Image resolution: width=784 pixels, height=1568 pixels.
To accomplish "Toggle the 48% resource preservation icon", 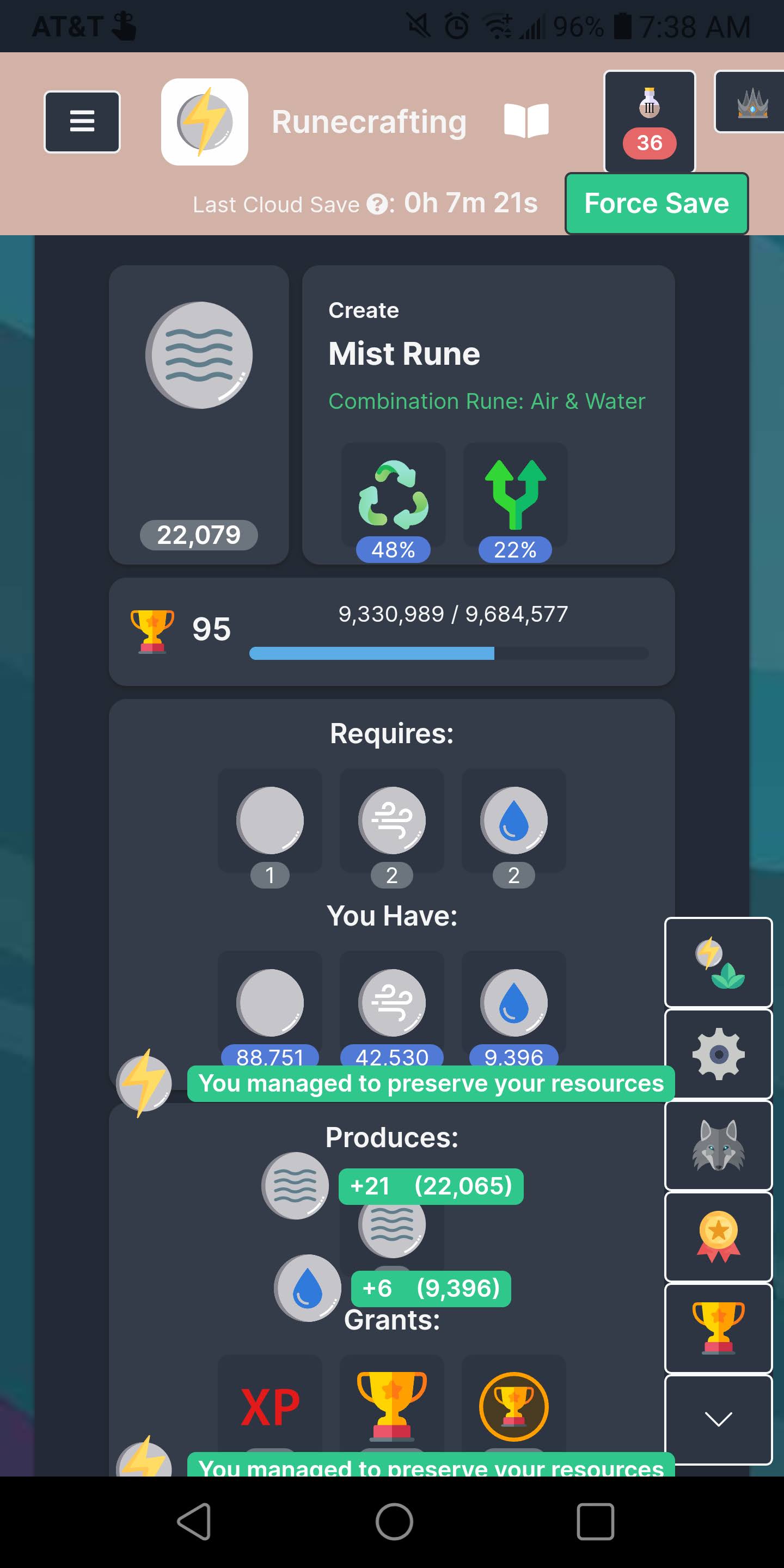I will click(x=393, y=493).
